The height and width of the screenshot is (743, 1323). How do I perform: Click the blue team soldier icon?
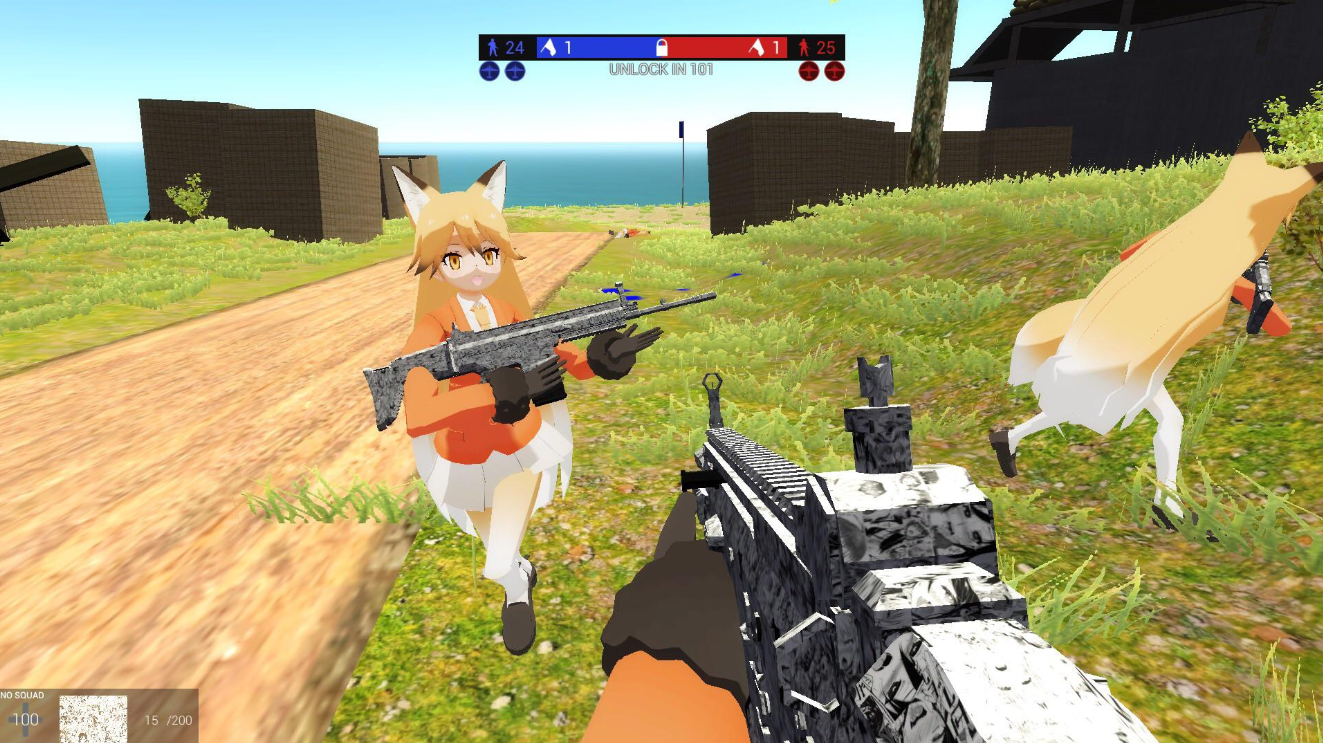(x=494, y=47)
